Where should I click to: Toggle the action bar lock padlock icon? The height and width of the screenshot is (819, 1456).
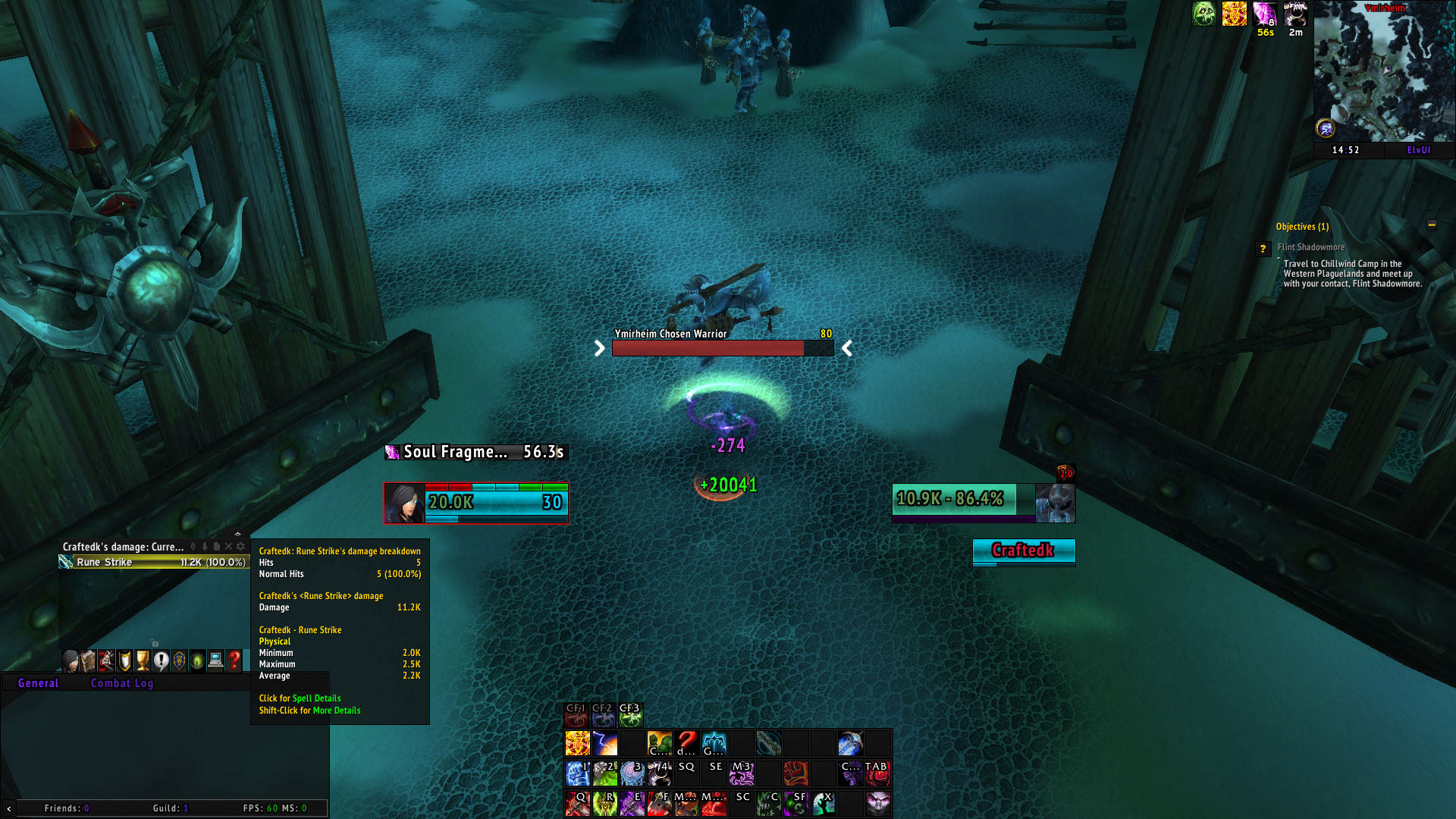click(155, 643)
